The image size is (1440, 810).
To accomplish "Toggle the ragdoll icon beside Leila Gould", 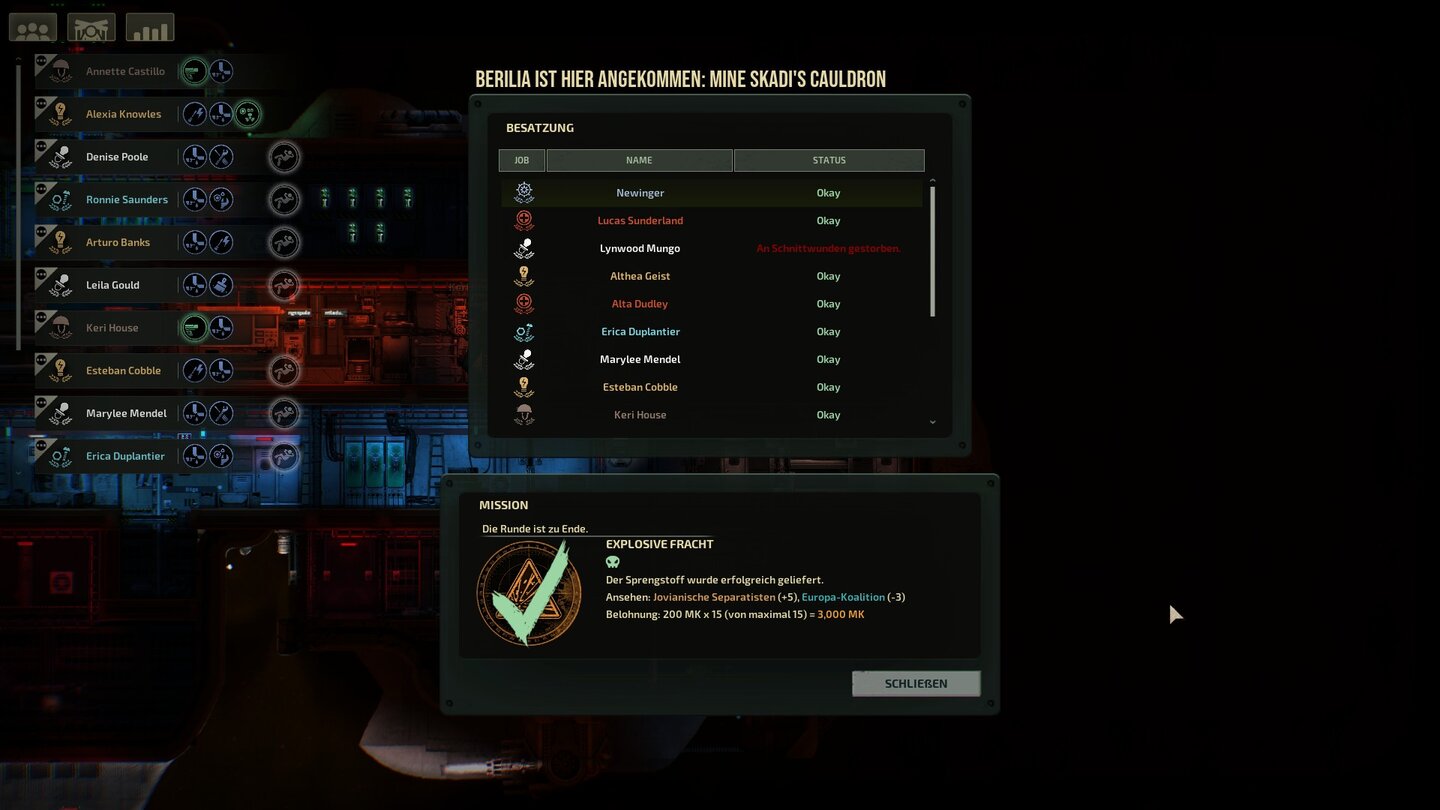I will click(284, 285).
